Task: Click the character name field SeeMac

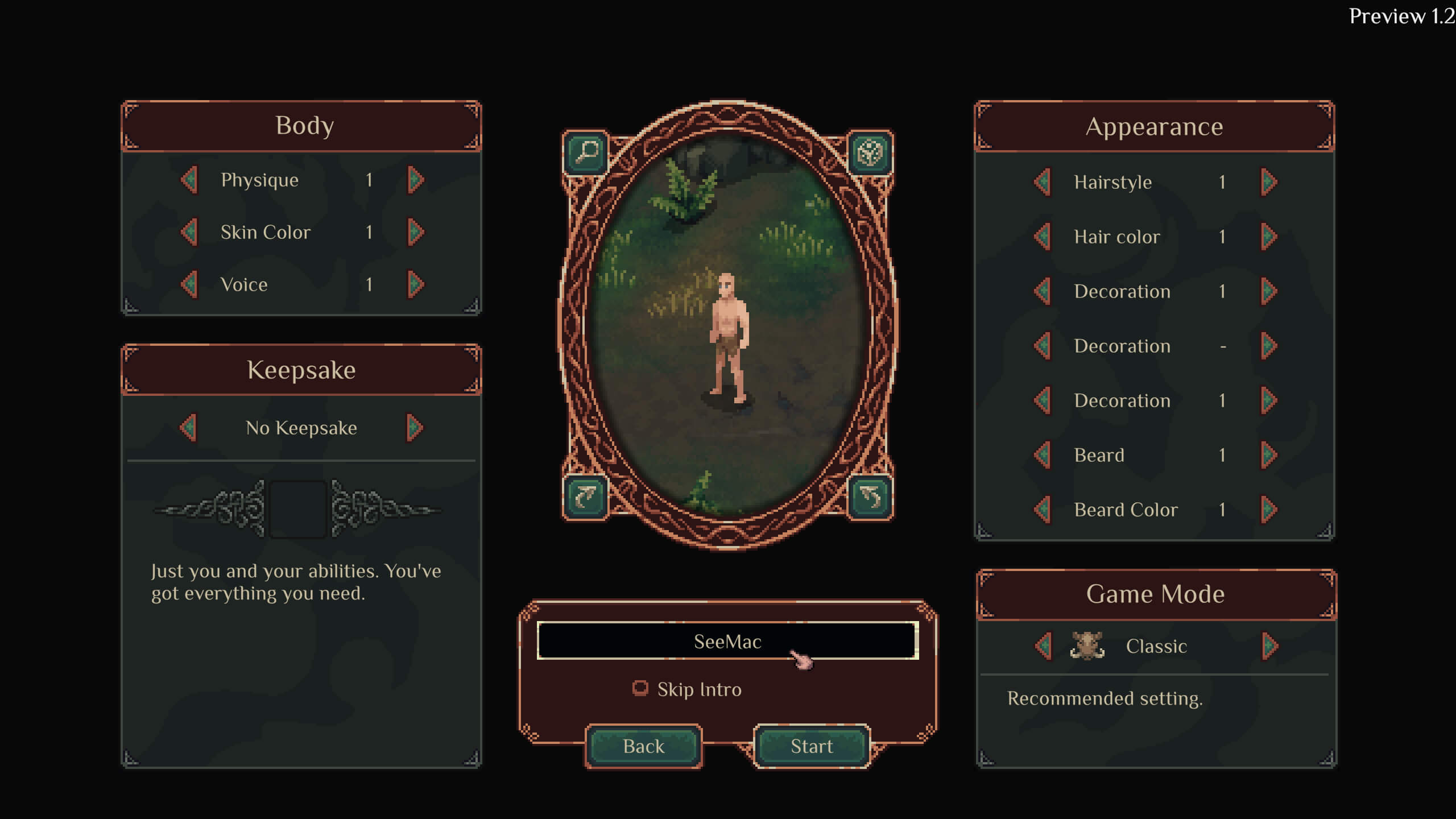Action: coord(727,641)
